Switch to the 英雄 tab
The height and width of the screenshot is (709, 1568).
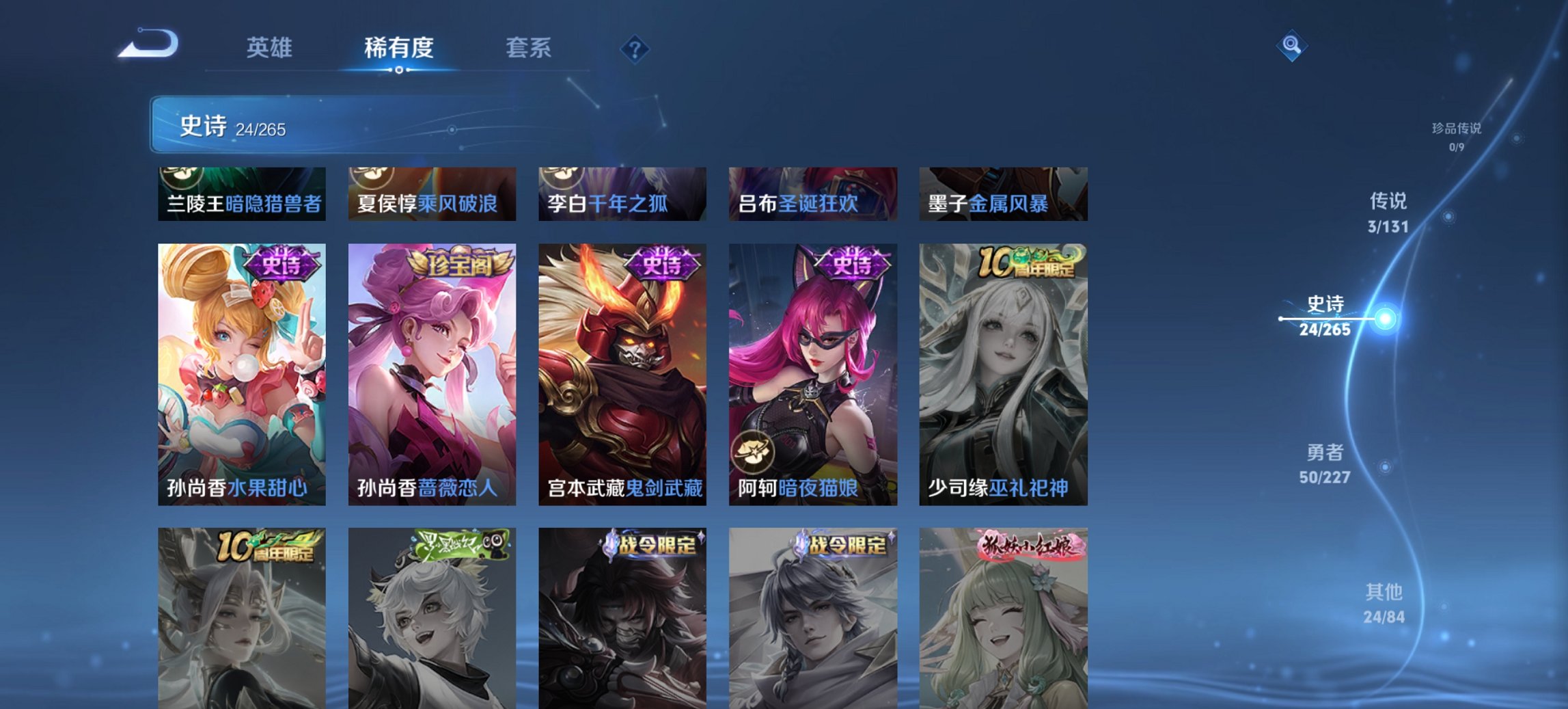270,48
